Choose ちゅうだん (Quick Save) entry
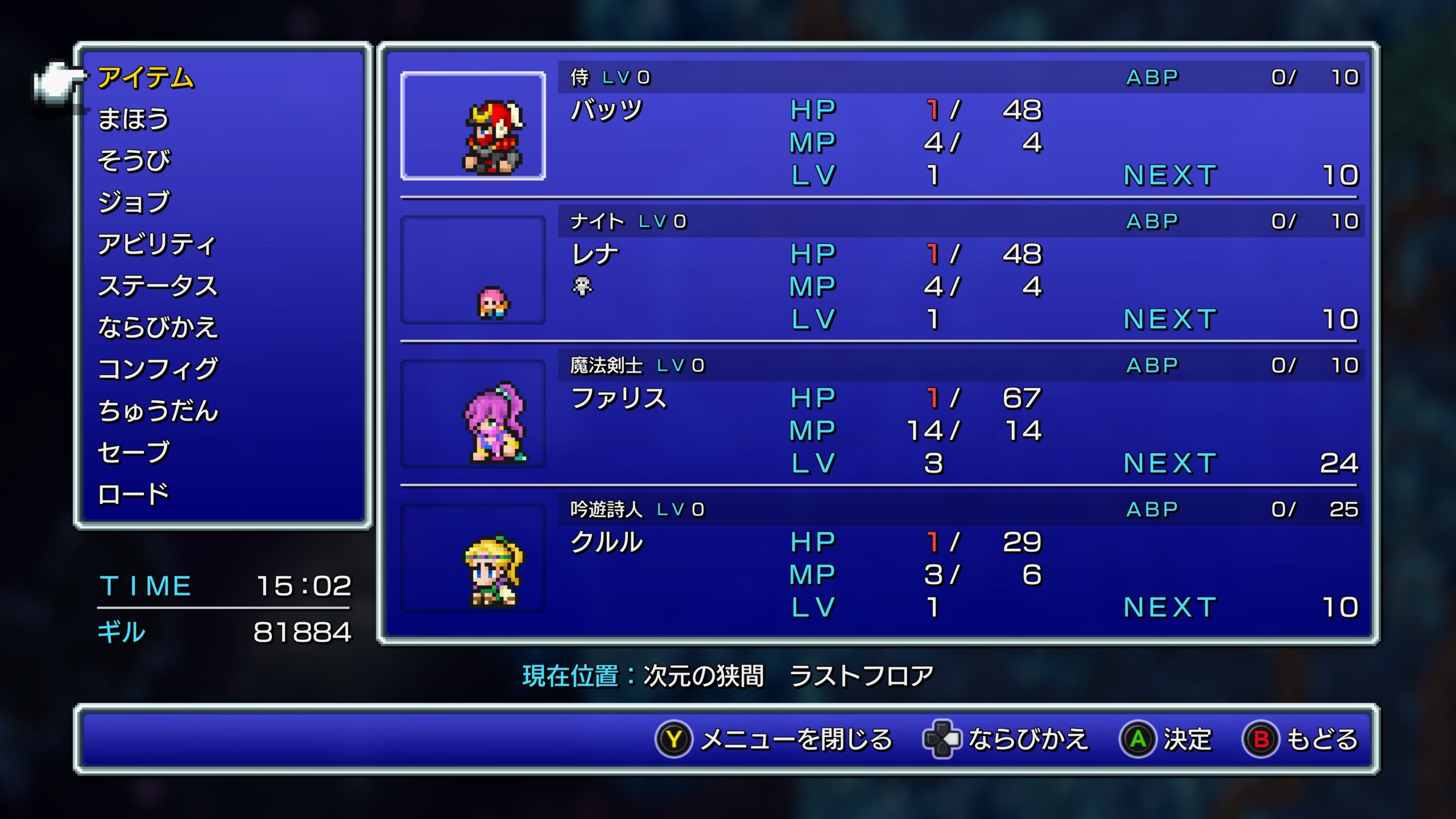Image resolution: width=1456 pixels, height=819 pixels. (x=158, y=411)
